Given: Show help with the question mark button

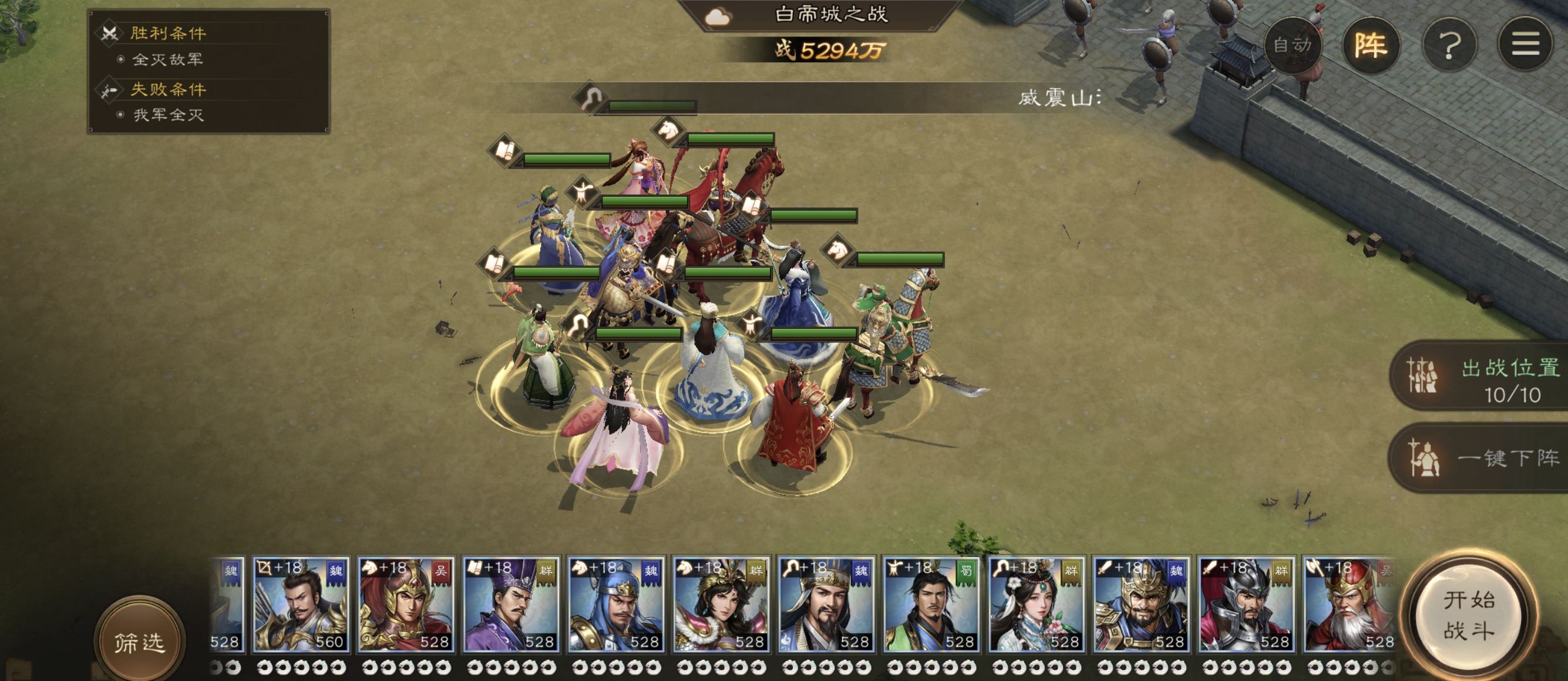Looking at the screenshot, I should click(1449, 45).
